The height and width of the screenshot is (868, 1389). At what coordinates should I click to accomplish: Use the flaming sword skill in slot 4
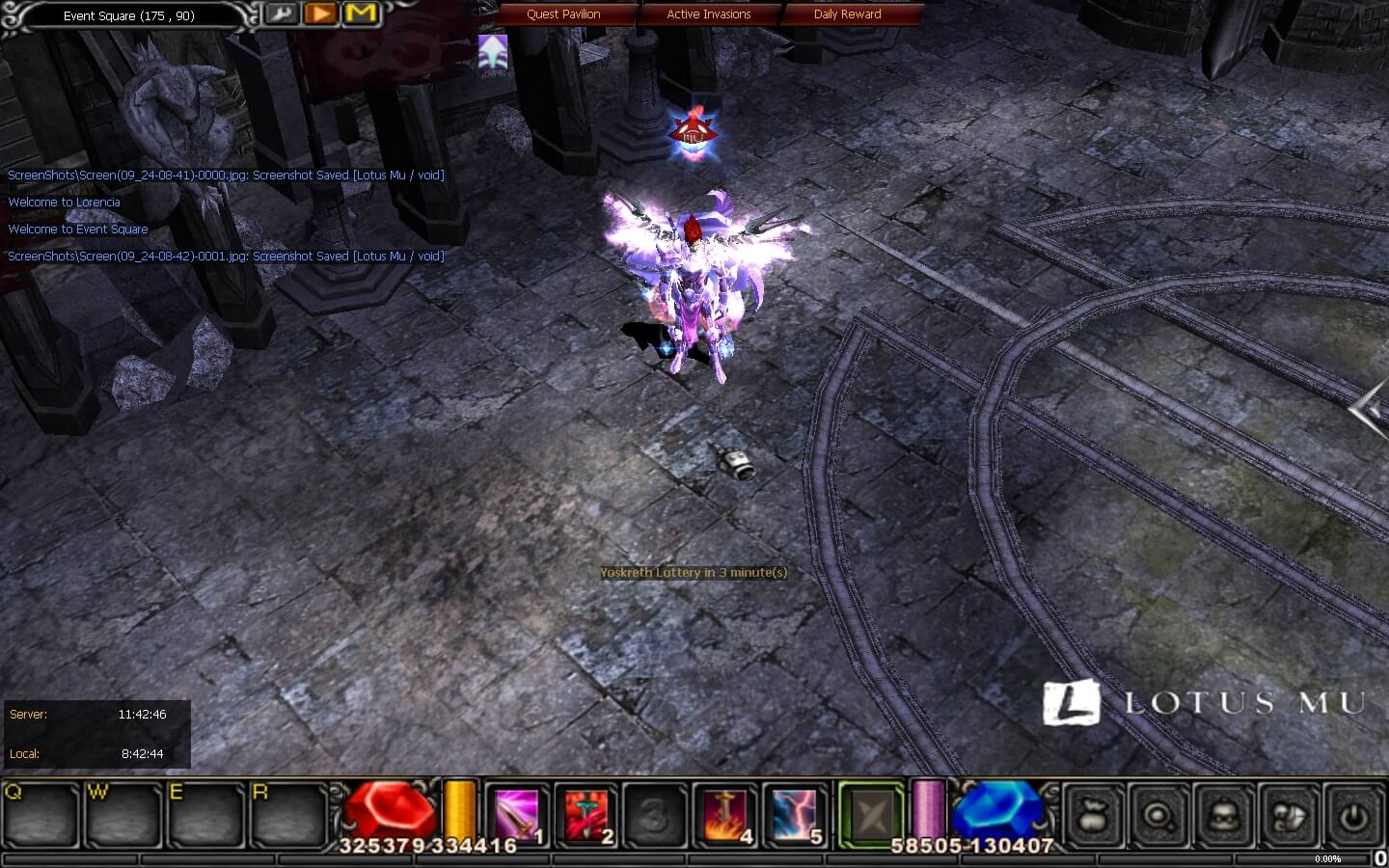[x=725, y=815]
